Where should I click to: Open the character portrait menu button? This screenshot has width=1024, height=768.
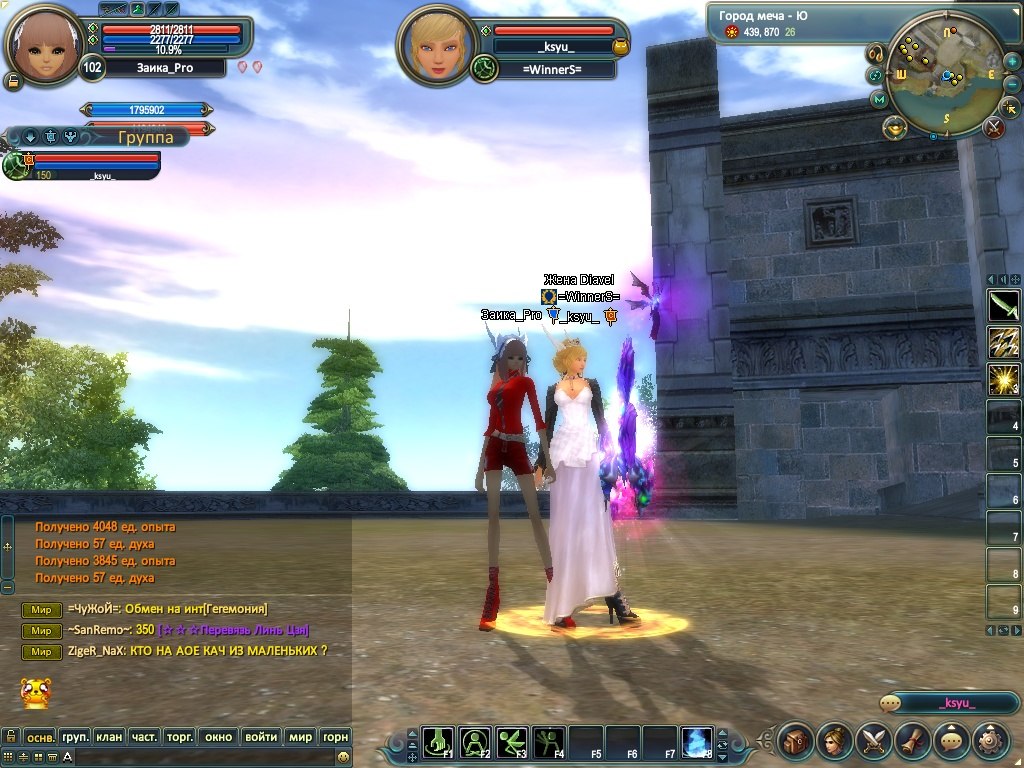(835, 741)
